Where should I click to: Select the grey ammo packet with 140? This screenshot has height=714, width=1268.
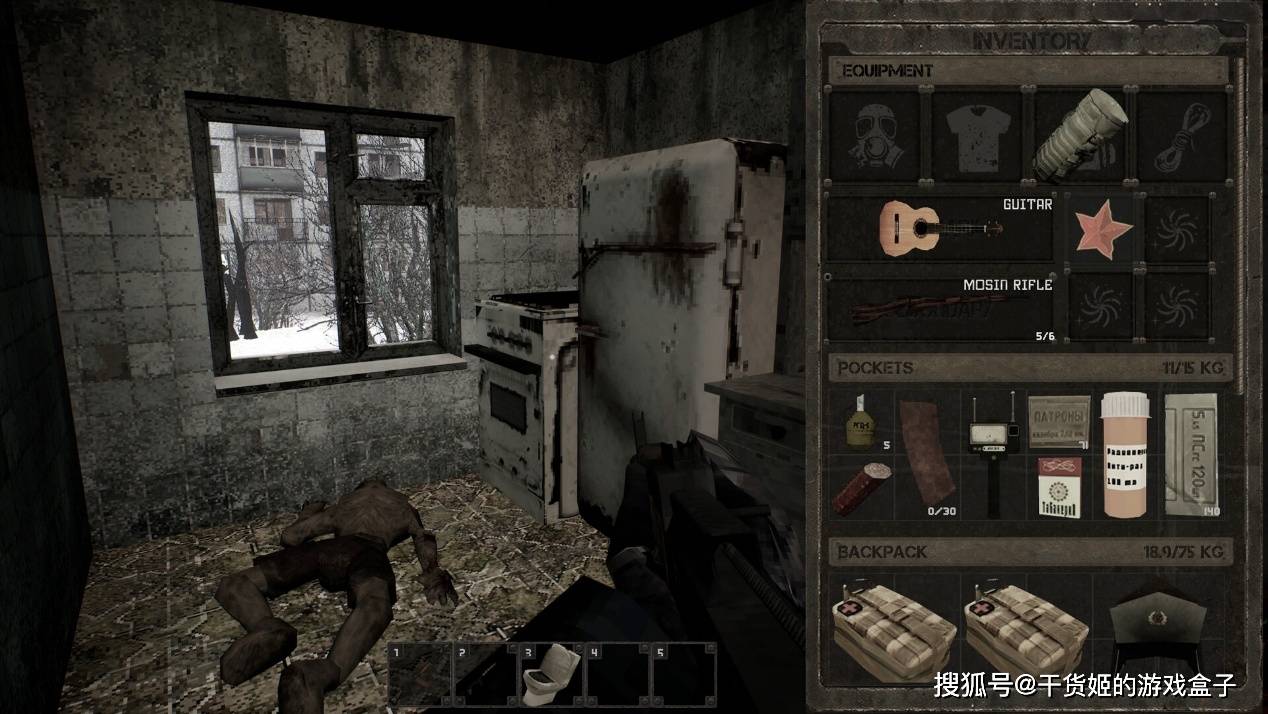pyautogui.click(x=1190, y=453)
